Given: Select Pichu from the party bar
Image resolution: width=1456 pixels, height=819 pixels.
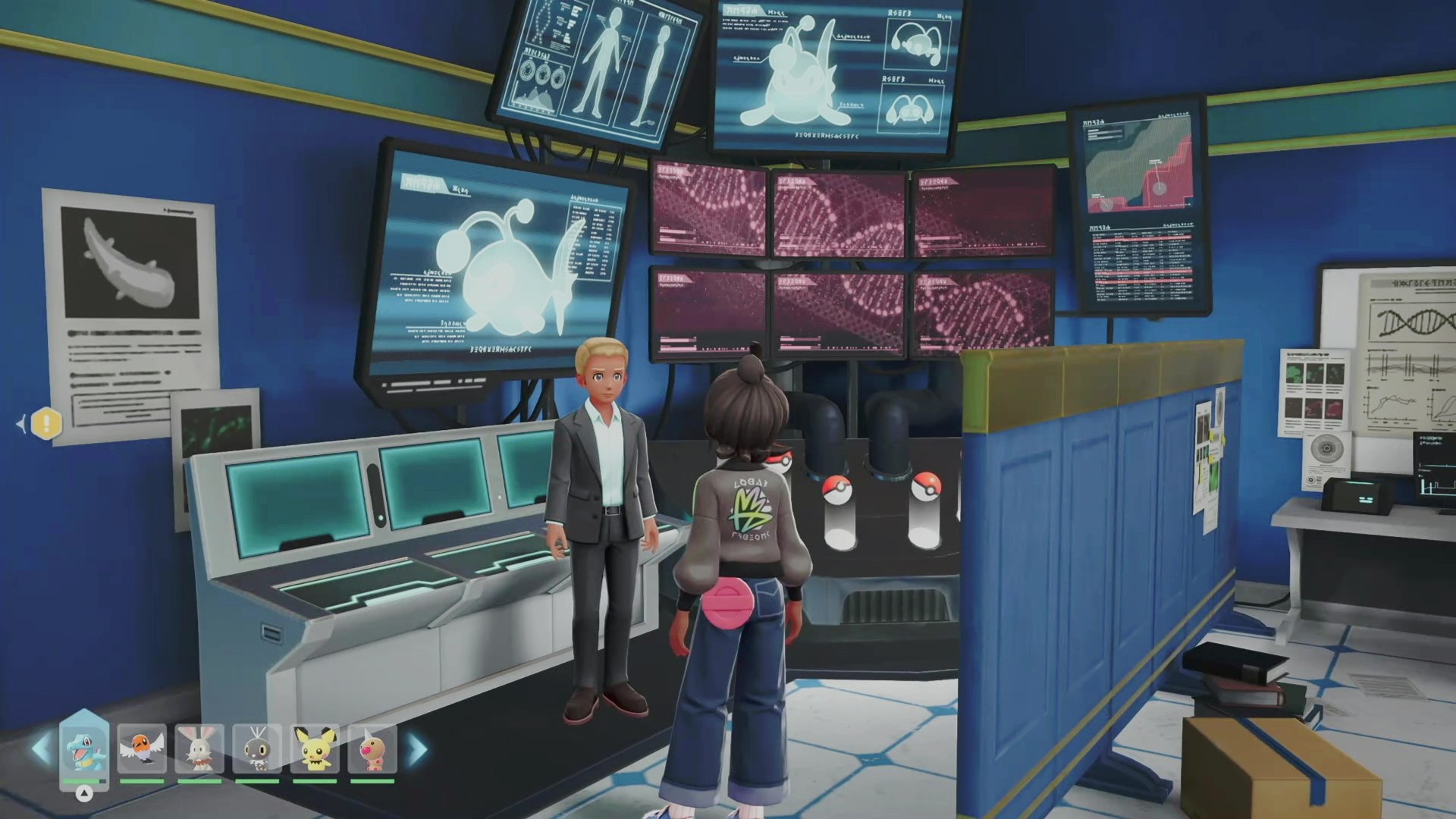Looking at the screenshot, I should (315, 748).
